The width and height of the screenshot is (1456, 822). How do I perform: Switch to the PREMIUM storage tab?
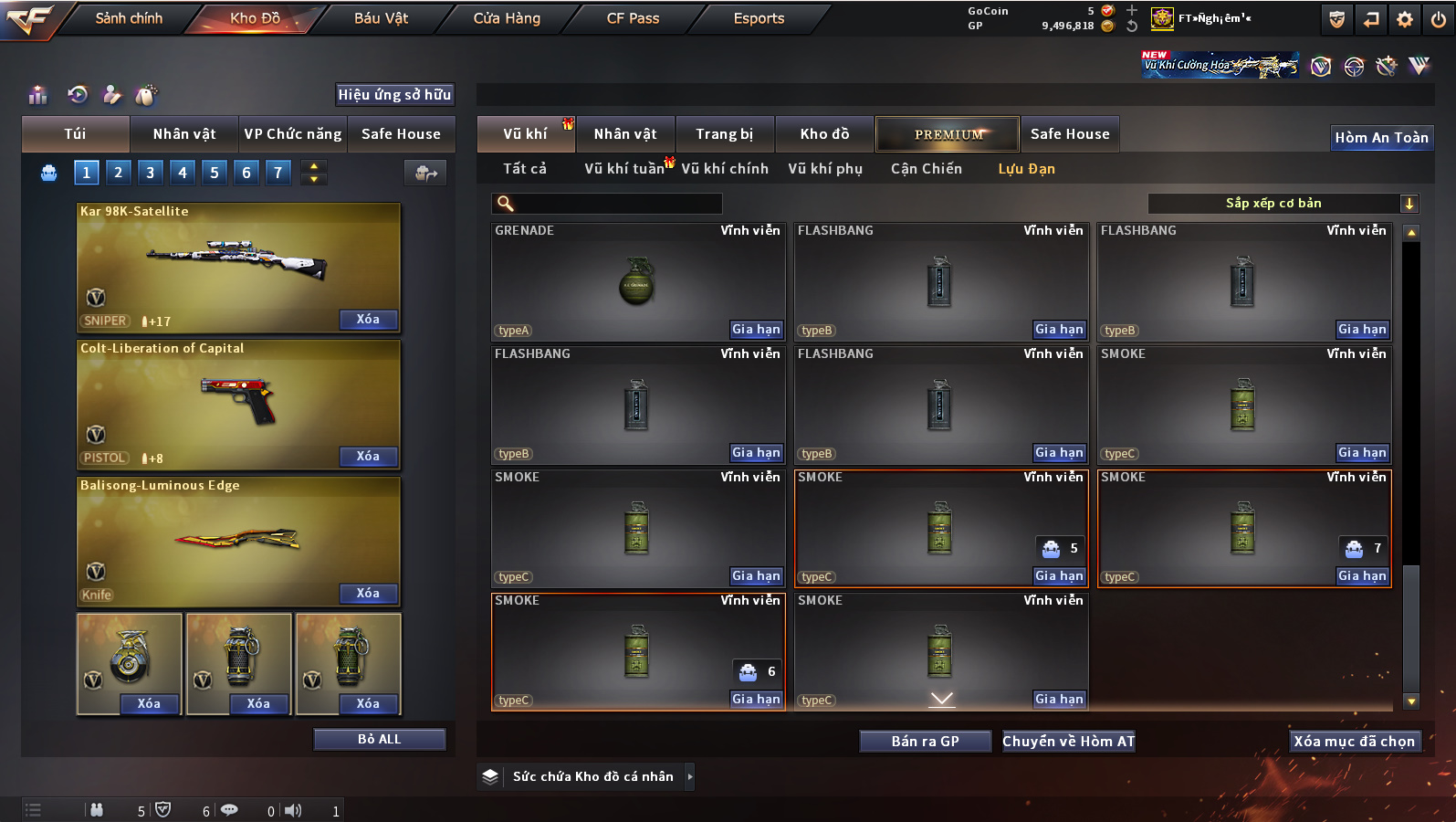pos(948,134)
